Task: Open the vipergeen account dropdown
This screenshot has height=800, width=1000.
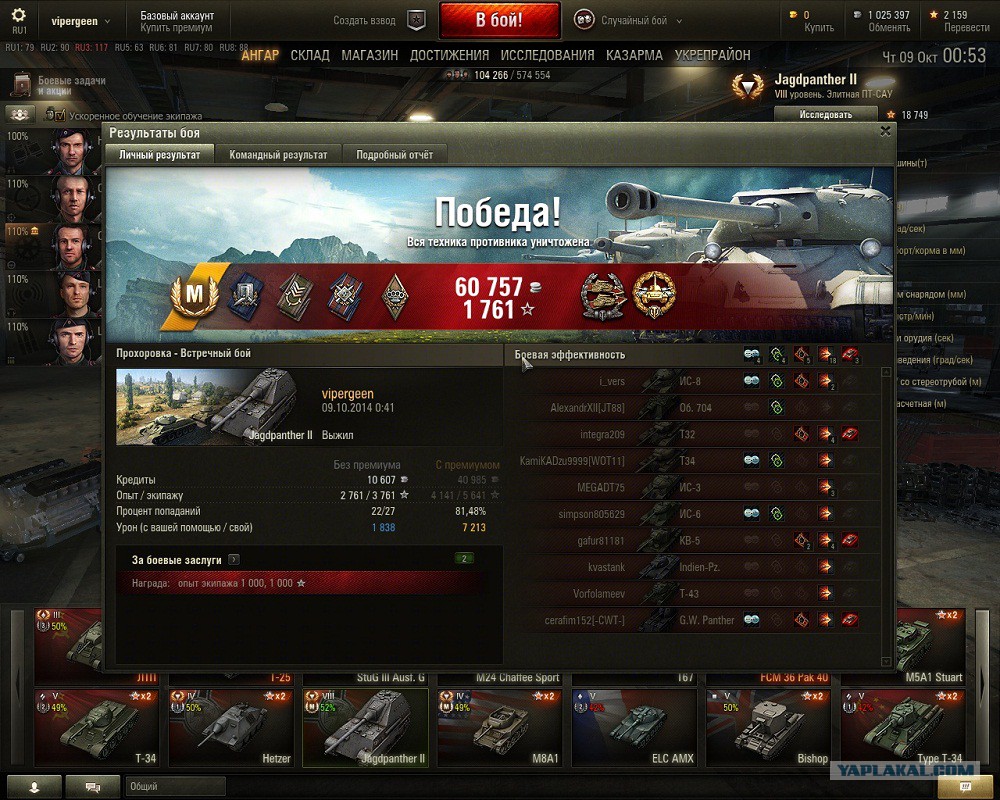Action: pos(81,20)
